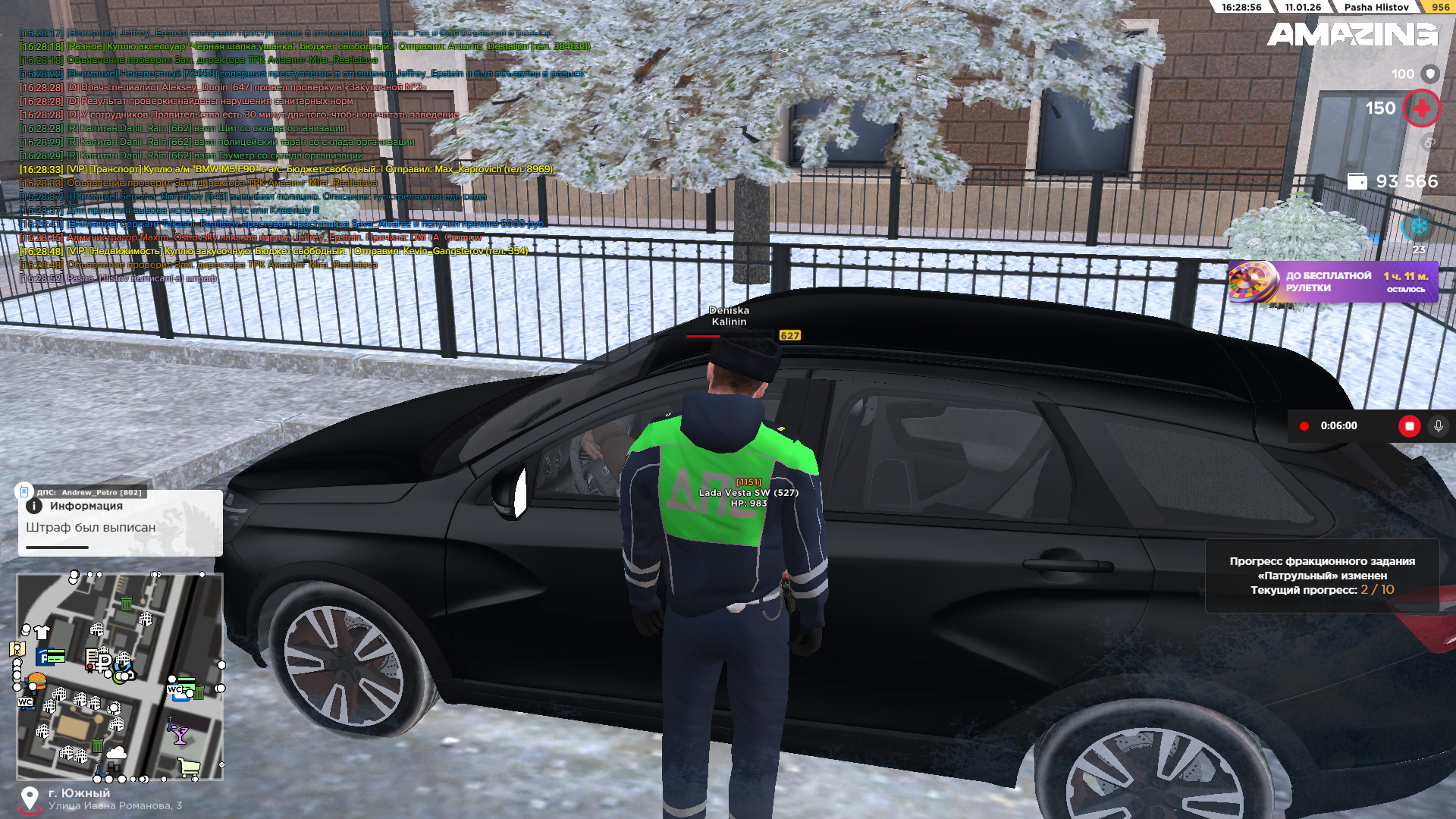1456x819 pixels.
Task: Dismiss the Информация fine notification
Action: click(x=120, y=523)
